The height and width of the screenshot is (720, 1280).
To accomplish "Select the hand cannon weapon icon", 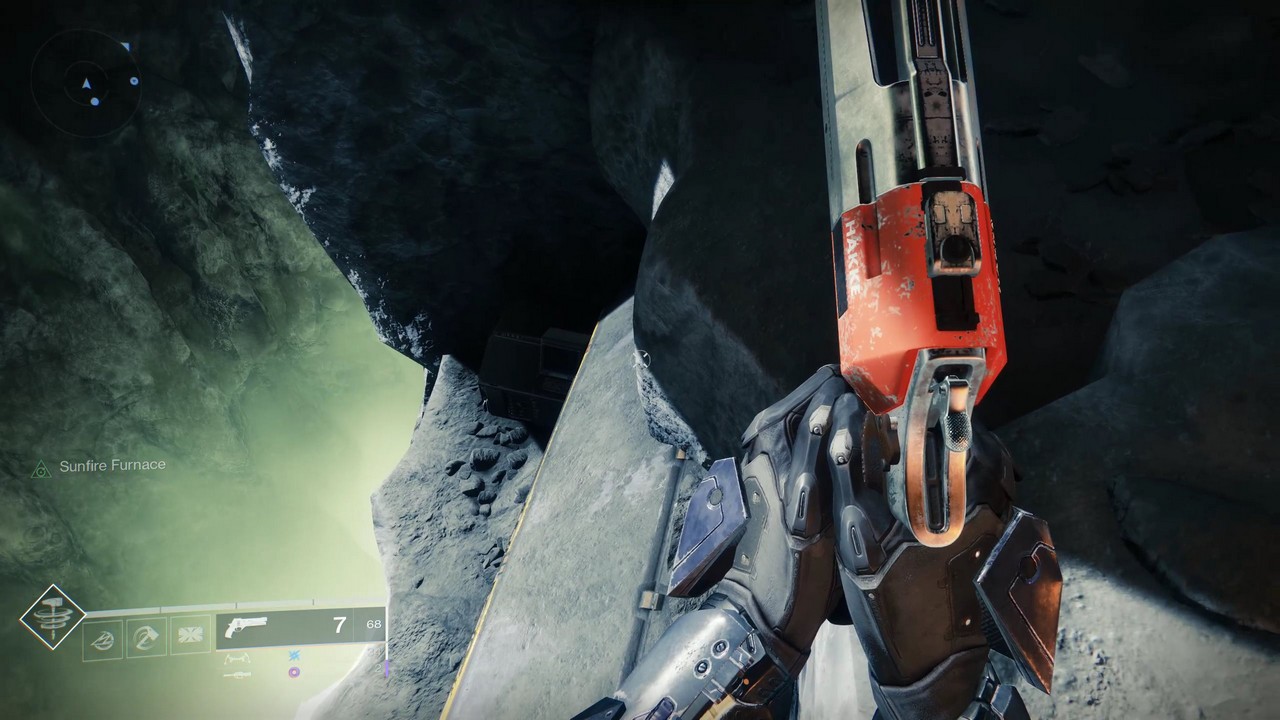I will tap(248, 629).
